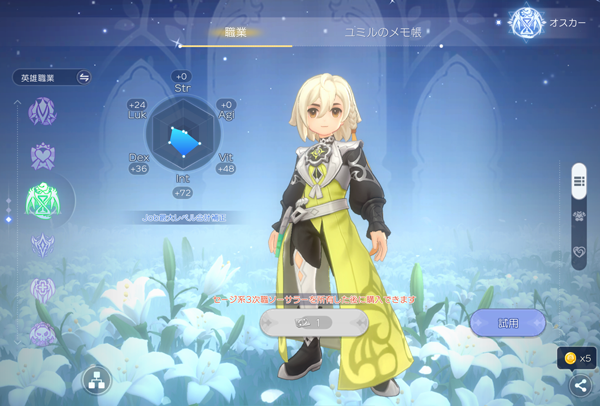The height and width of the screenshot is (406, 600).
Task: Select the heart icon in side panel
Action: click(579, 252)
